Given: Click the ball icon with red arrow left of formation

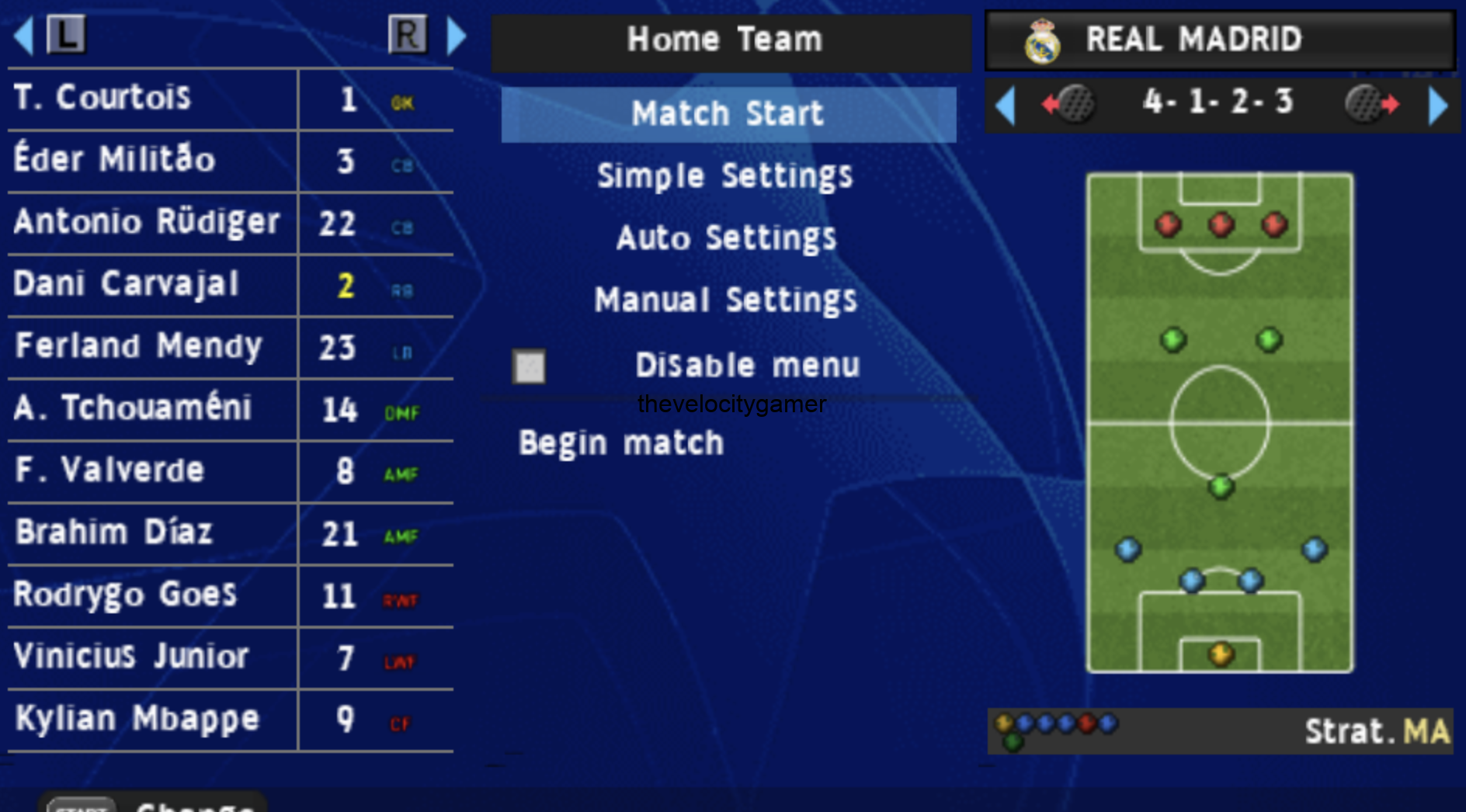Looking at the screenshot, I should click(1074, 103).
